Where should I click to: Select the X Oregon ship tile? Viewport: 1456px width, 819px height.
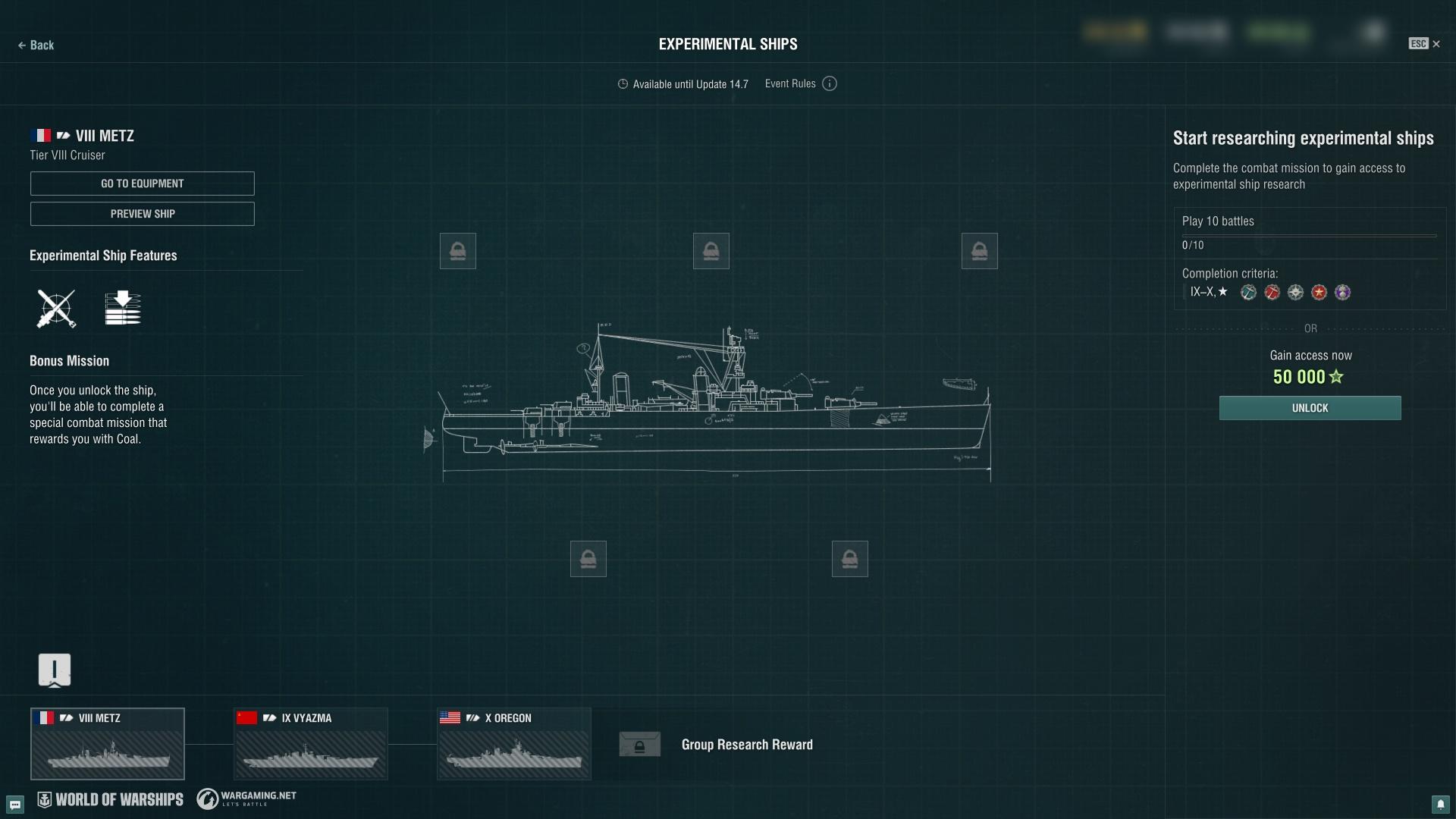point(514,744)
